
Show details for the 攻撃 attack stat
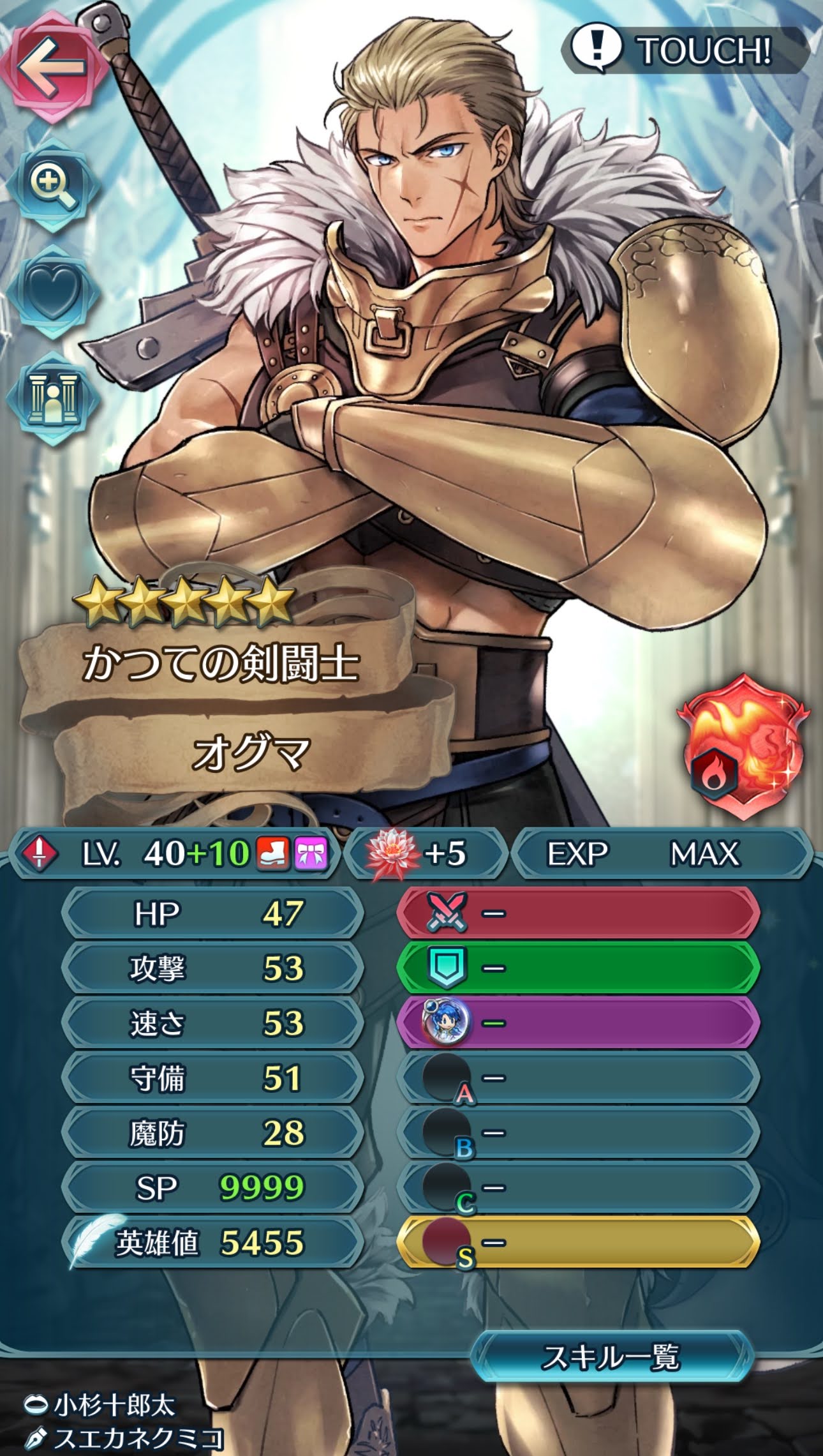[x=214, y=968]
